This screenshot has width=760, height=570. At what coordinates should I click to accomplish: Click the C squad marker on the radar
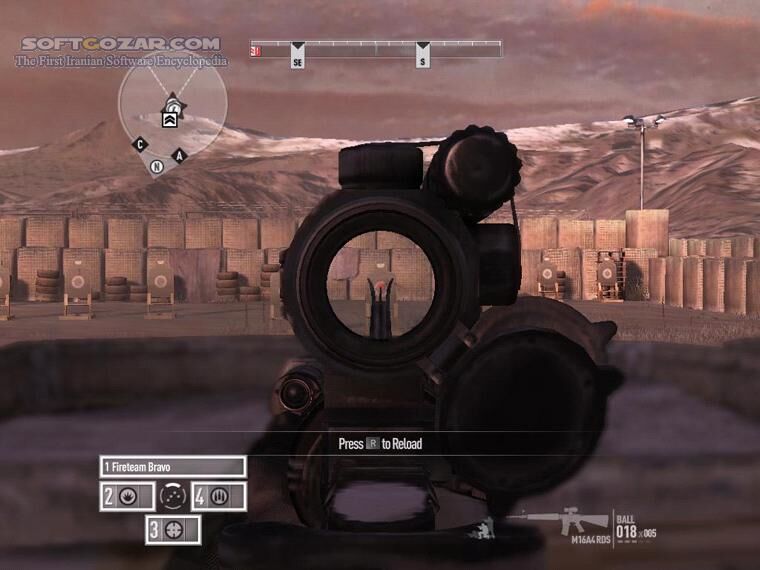coord(140,144)
